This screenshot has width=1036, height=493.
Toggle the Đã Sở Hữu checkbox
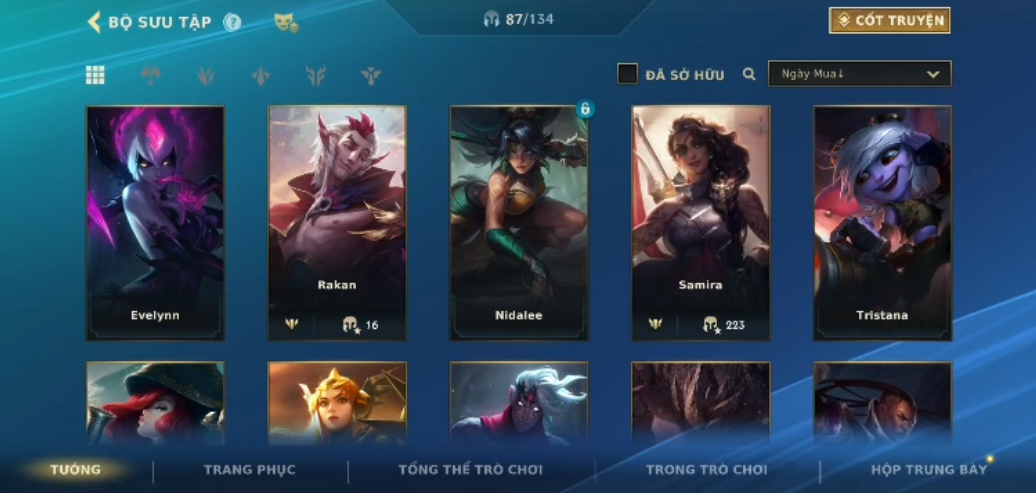pyautogui.click(x=627, y=74)
